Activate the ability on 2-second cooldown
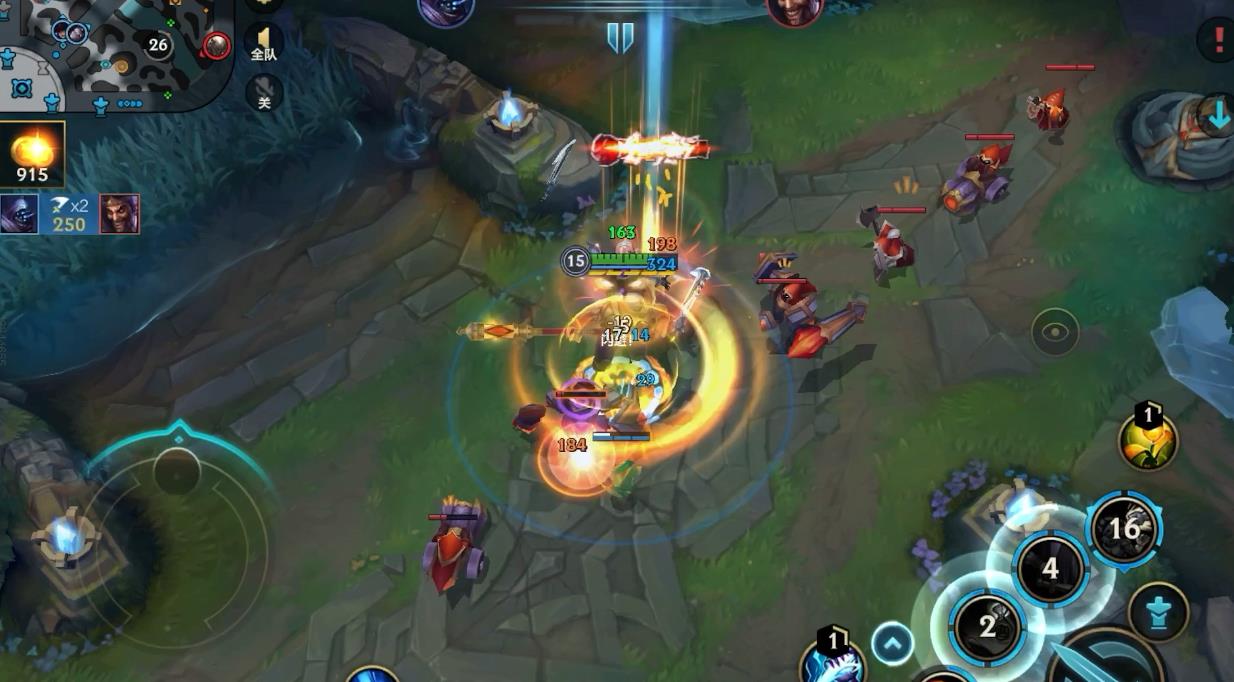1234x682 pixels. tap(987, 627)
